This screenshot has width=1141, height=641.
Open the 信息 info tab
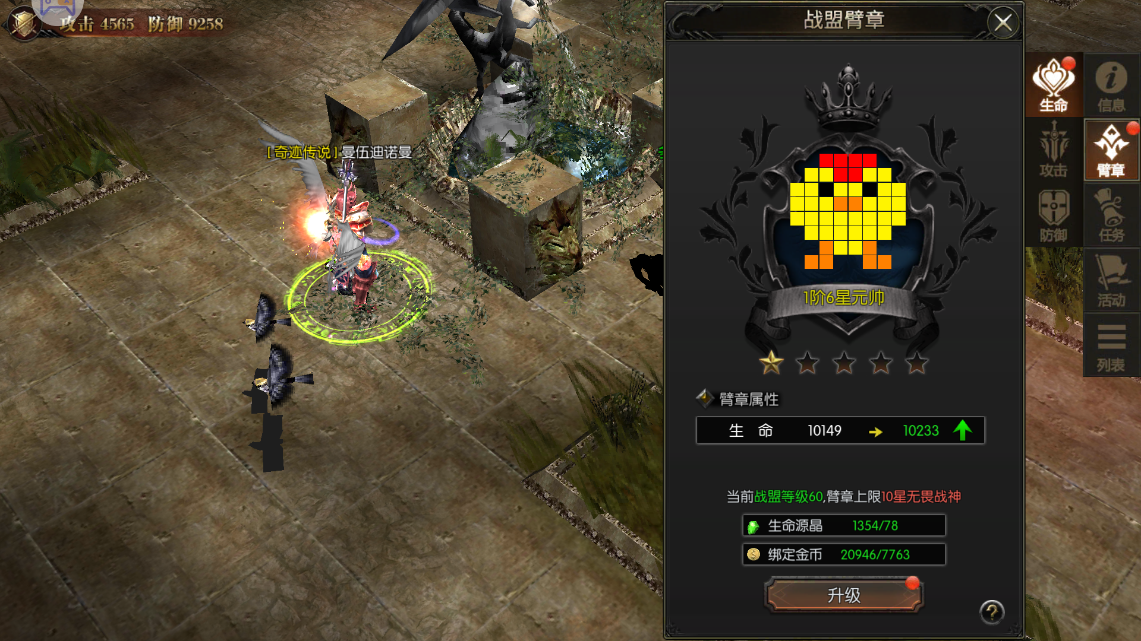(1111, 86)
